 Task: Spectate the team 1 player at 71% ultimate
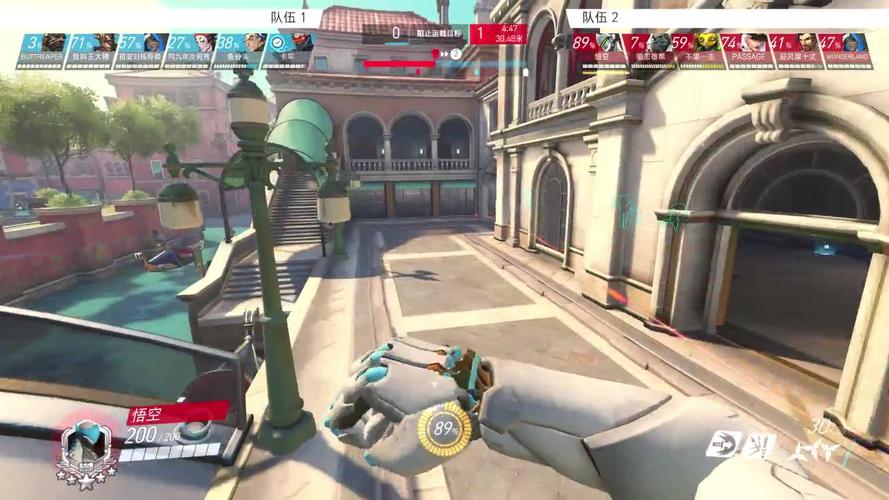tap(91, 49)
